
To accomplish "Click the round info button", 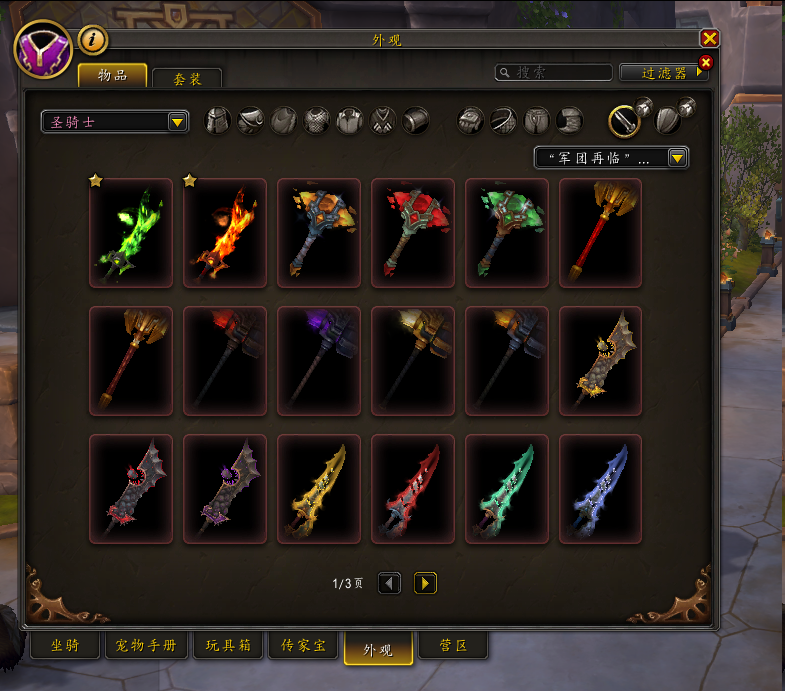I will [92, 40].
